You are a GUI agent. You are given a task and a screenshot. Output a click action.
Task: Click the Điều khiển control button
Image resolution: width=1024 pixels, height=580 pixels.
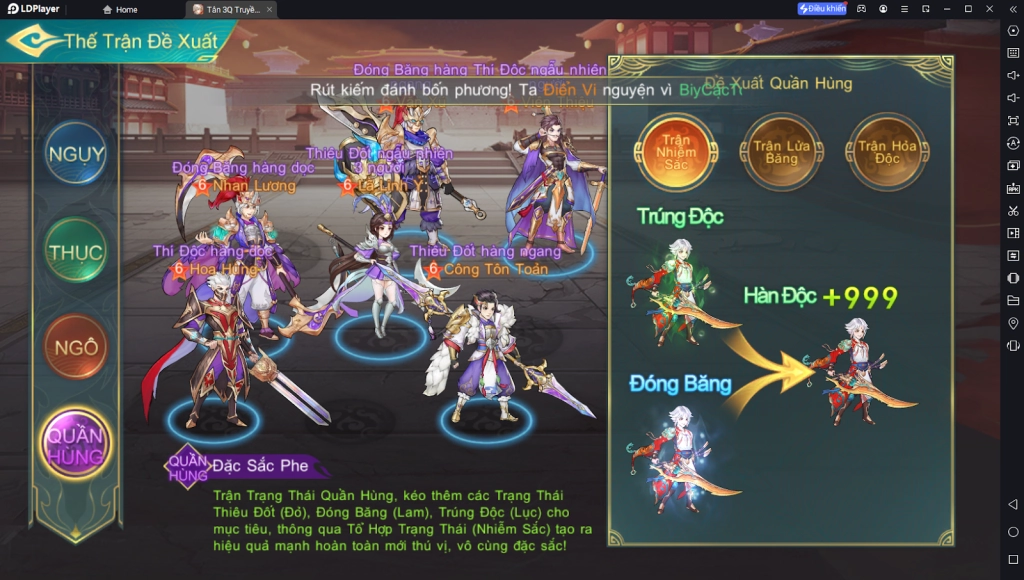pyautogui.click(x=822, y=9)
